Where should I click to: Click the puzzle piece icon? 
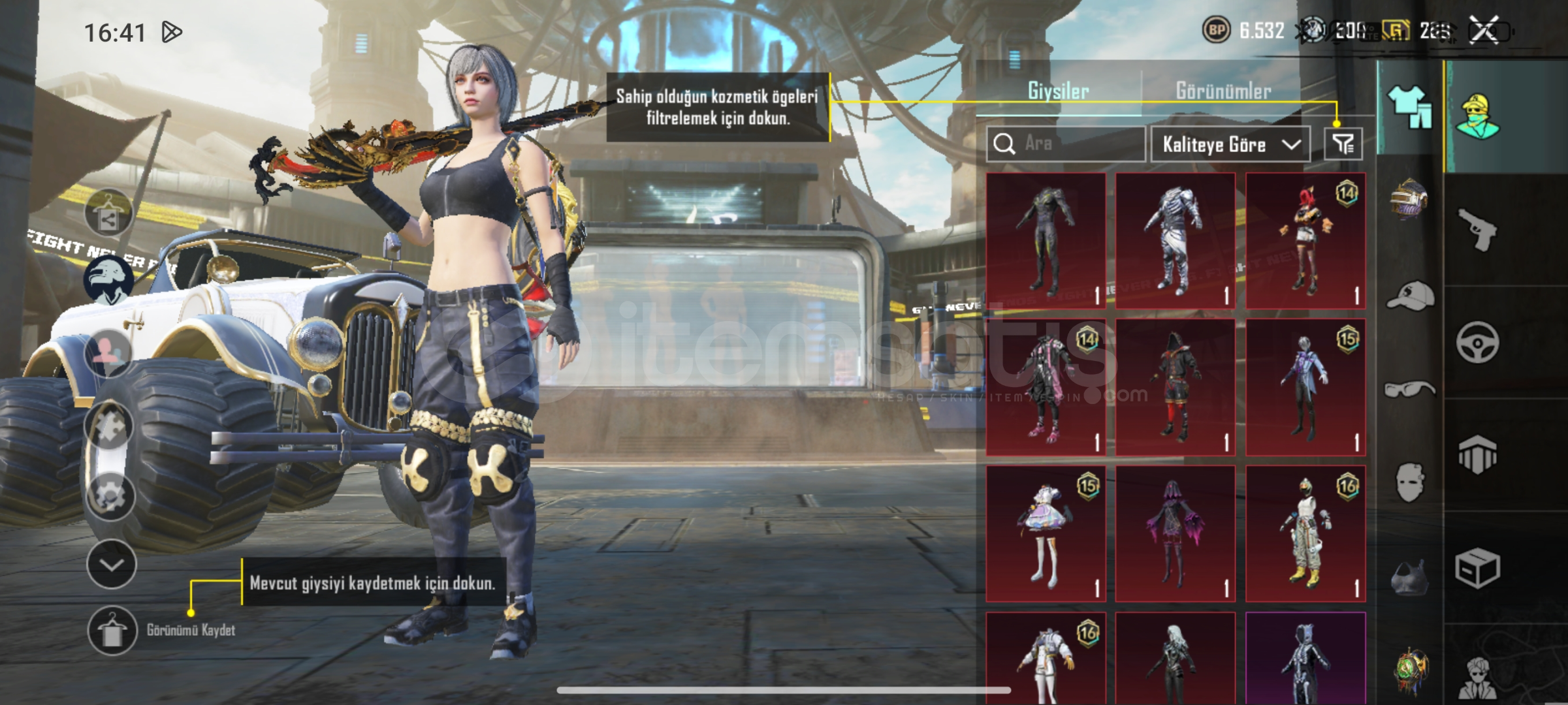109,426
